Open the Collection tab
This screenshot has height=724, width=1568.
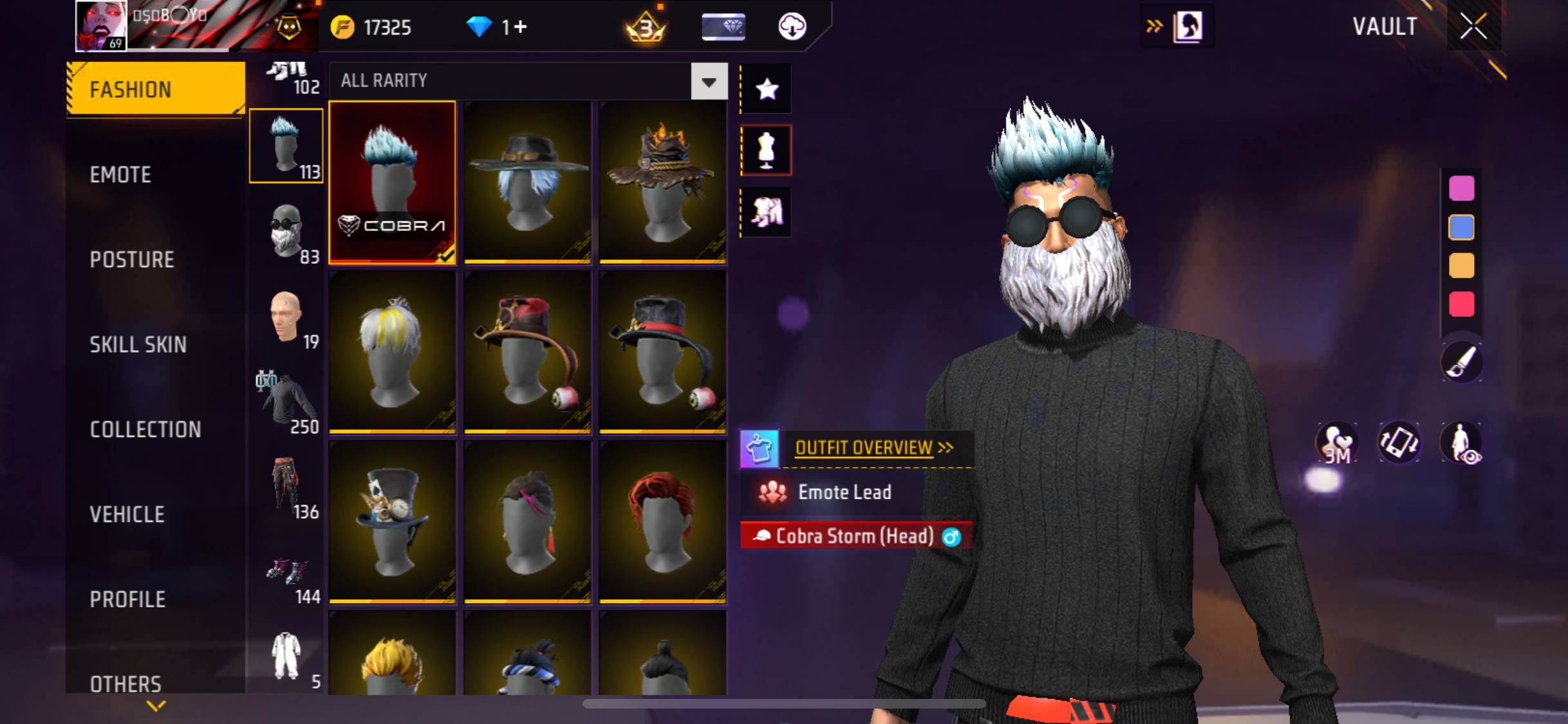click(145, 429)
